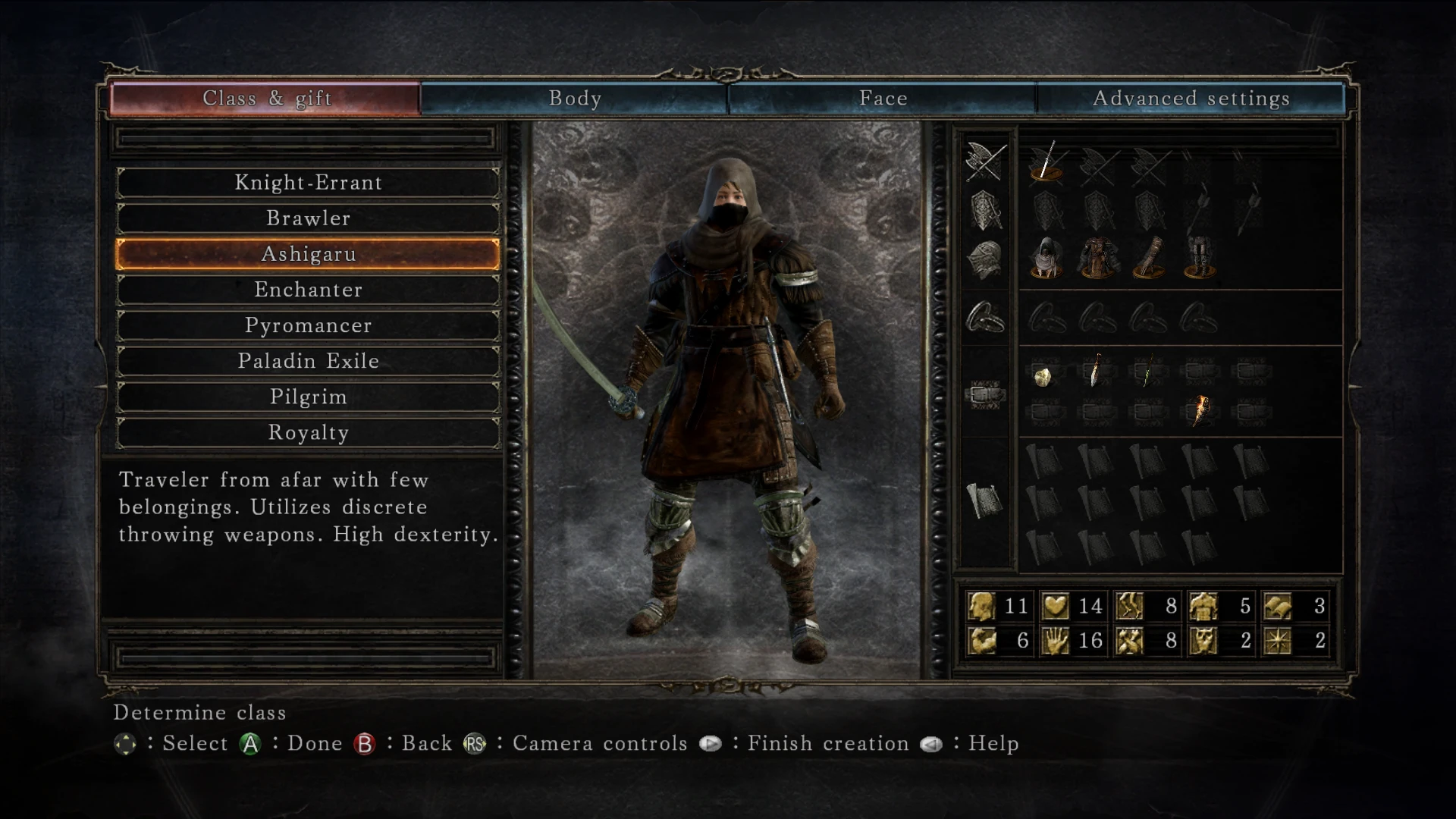The image size is (1456, 819).
Task: Open the Face tab
Action: [x=883, y=99]
